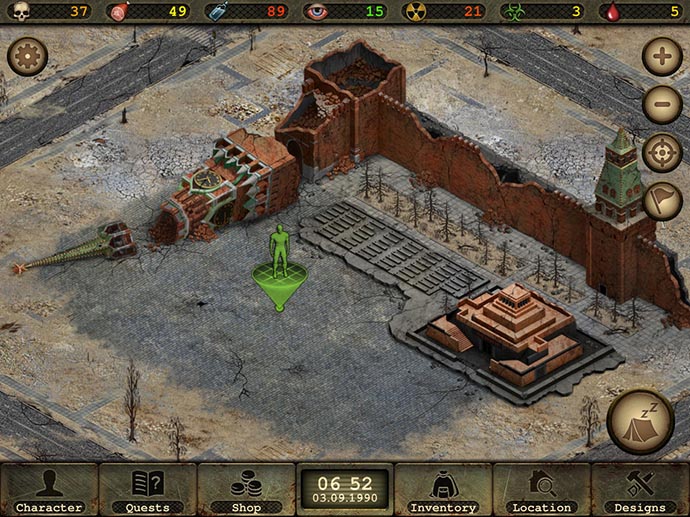
Task: Rest using the tent sleep button
Action: pos(640,421)
